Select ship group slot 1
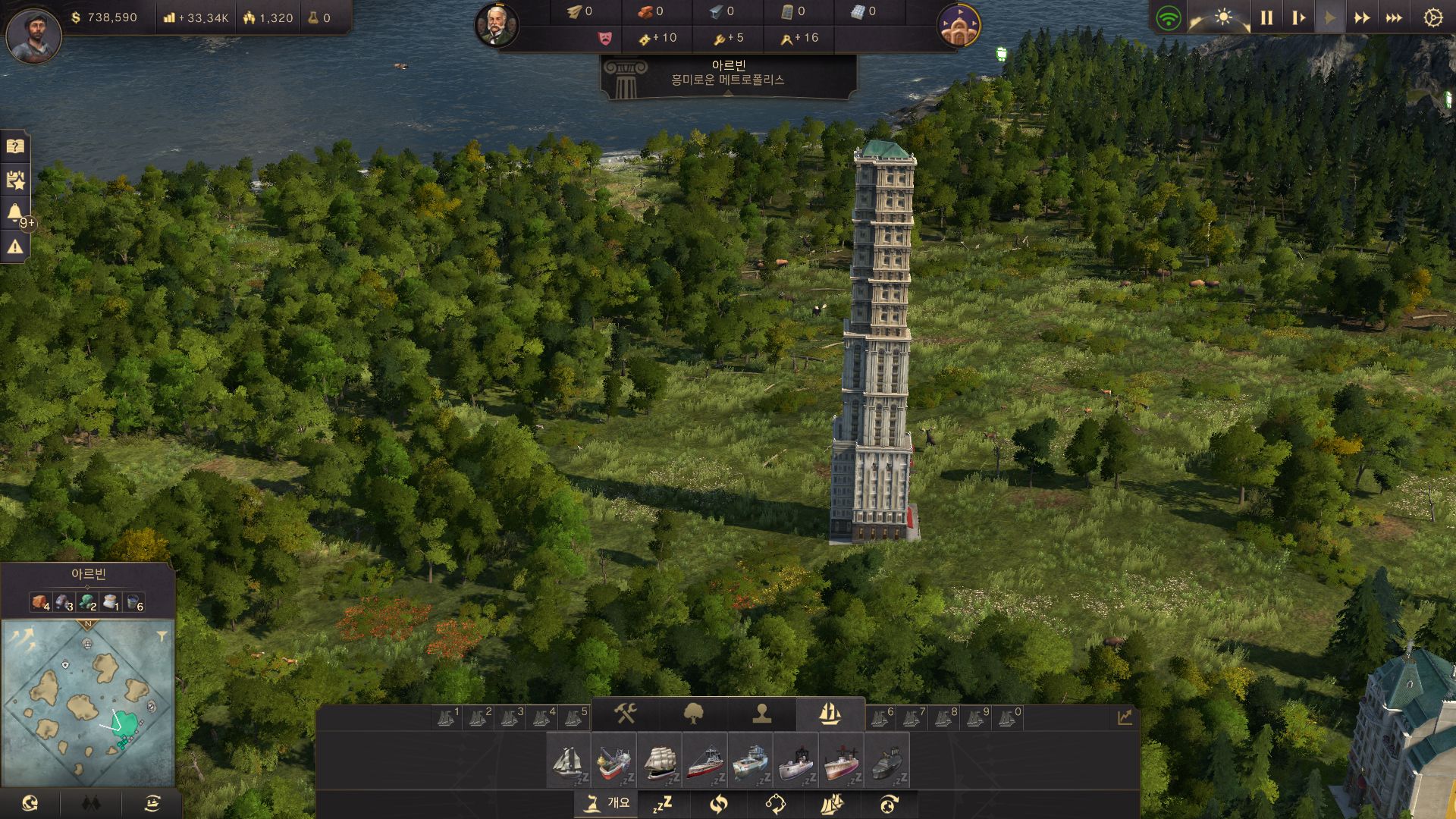Viewport: 1456px width, 819px height. tap(447, 717)
